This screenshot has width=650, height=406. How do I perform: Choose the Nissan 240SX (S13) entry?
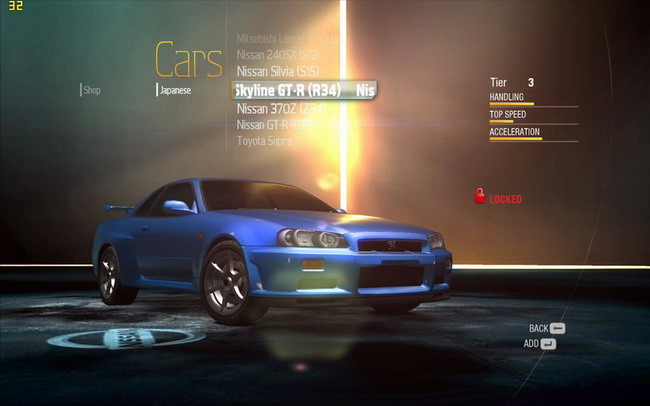[x=277, y=54]
